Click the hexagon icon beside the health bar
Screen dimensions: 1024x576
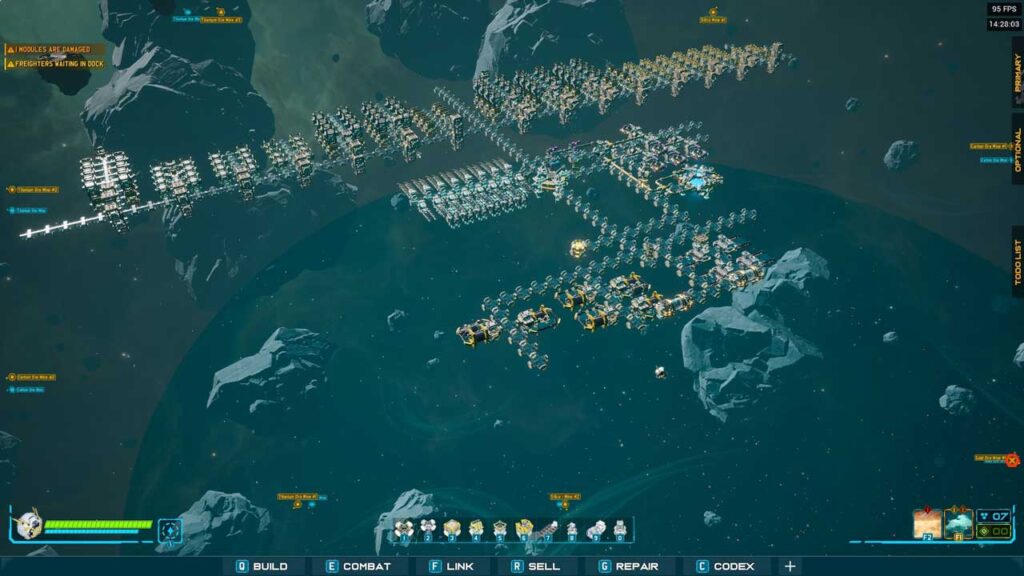click(170, 530)
